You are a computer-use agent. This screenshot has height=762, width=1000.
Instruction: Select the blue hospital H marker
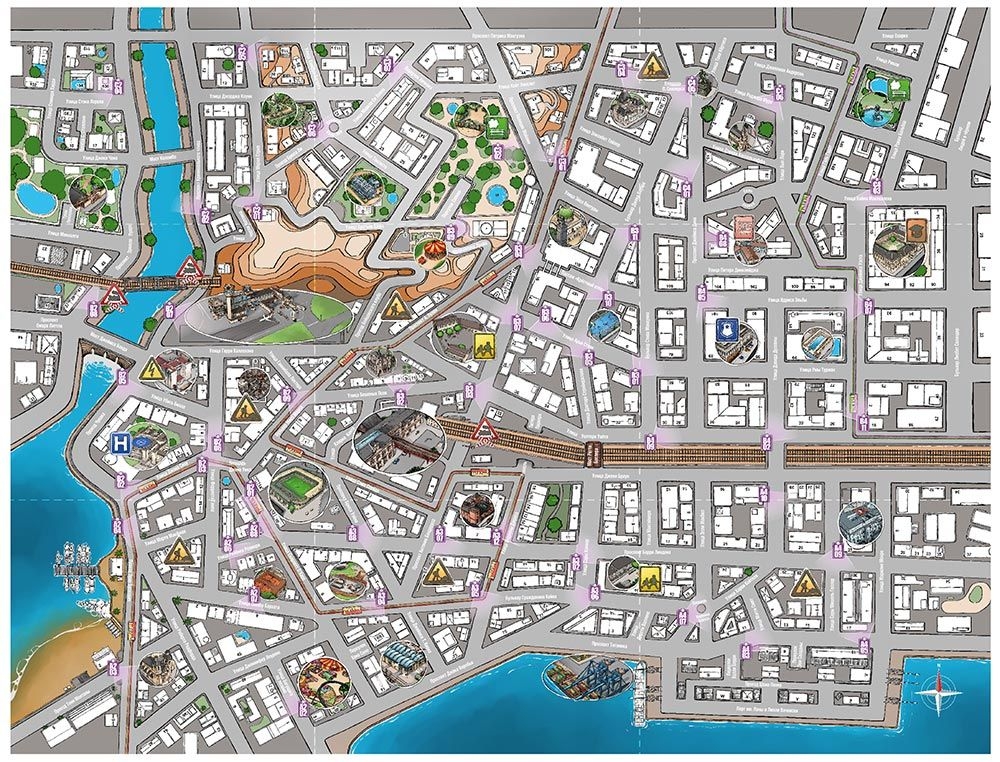pyautogui.click(x=121, y=443)
